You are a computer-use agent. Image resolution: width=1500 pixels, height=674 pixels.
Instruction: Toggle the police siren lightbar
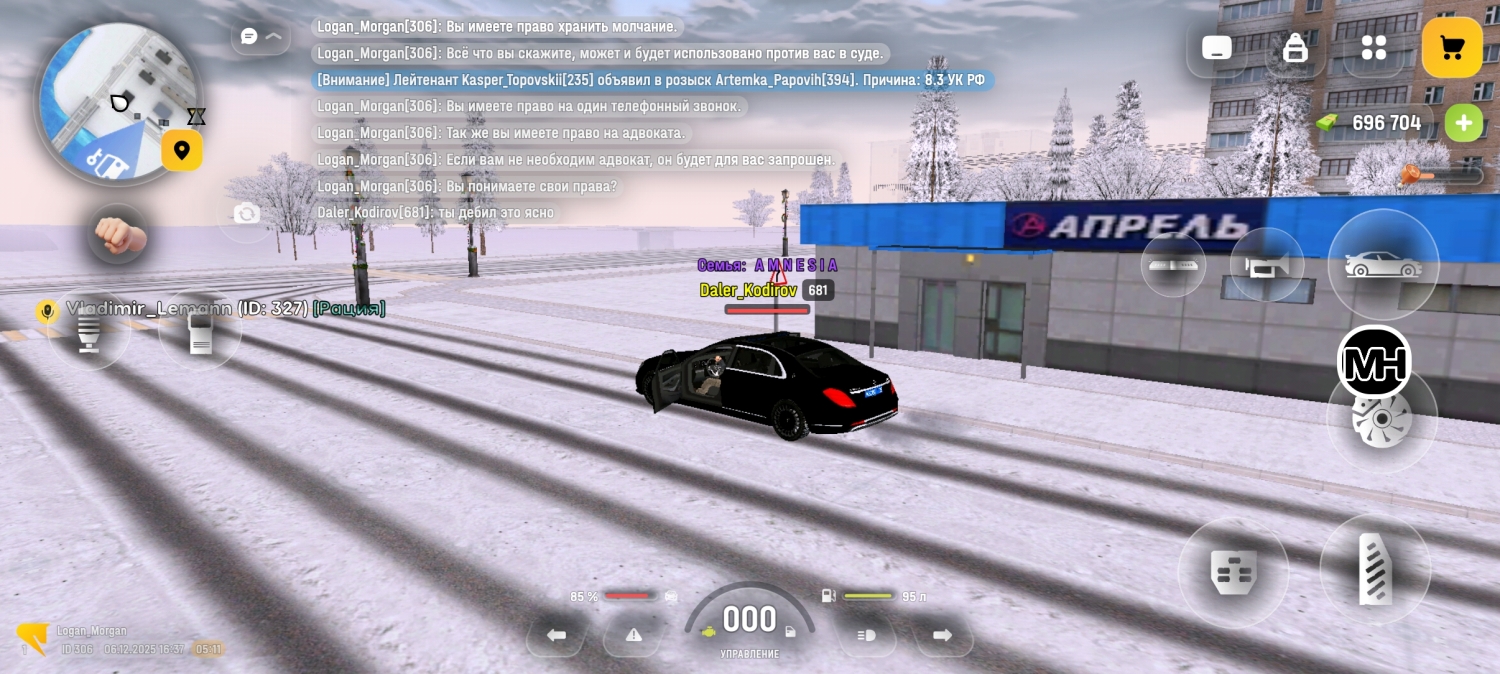click(x=1173, y=265)
